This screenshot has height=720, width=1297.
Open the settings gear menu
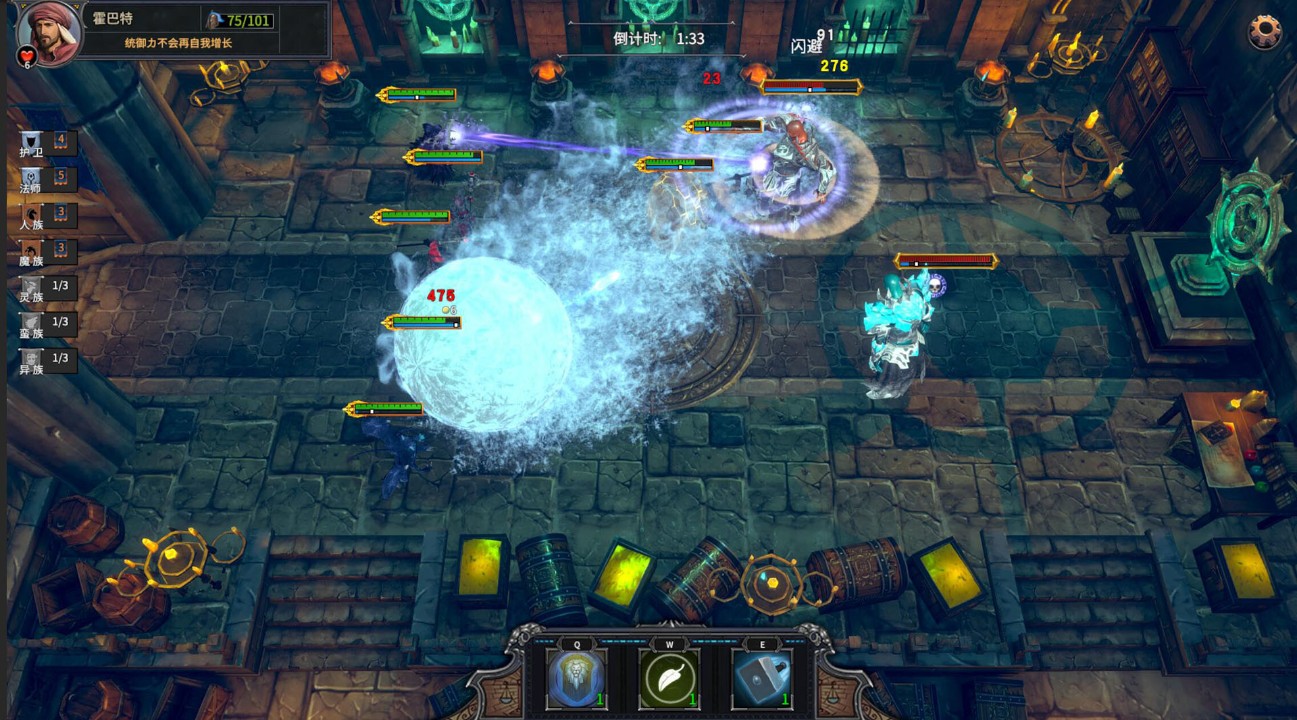tap(1264, 31)
